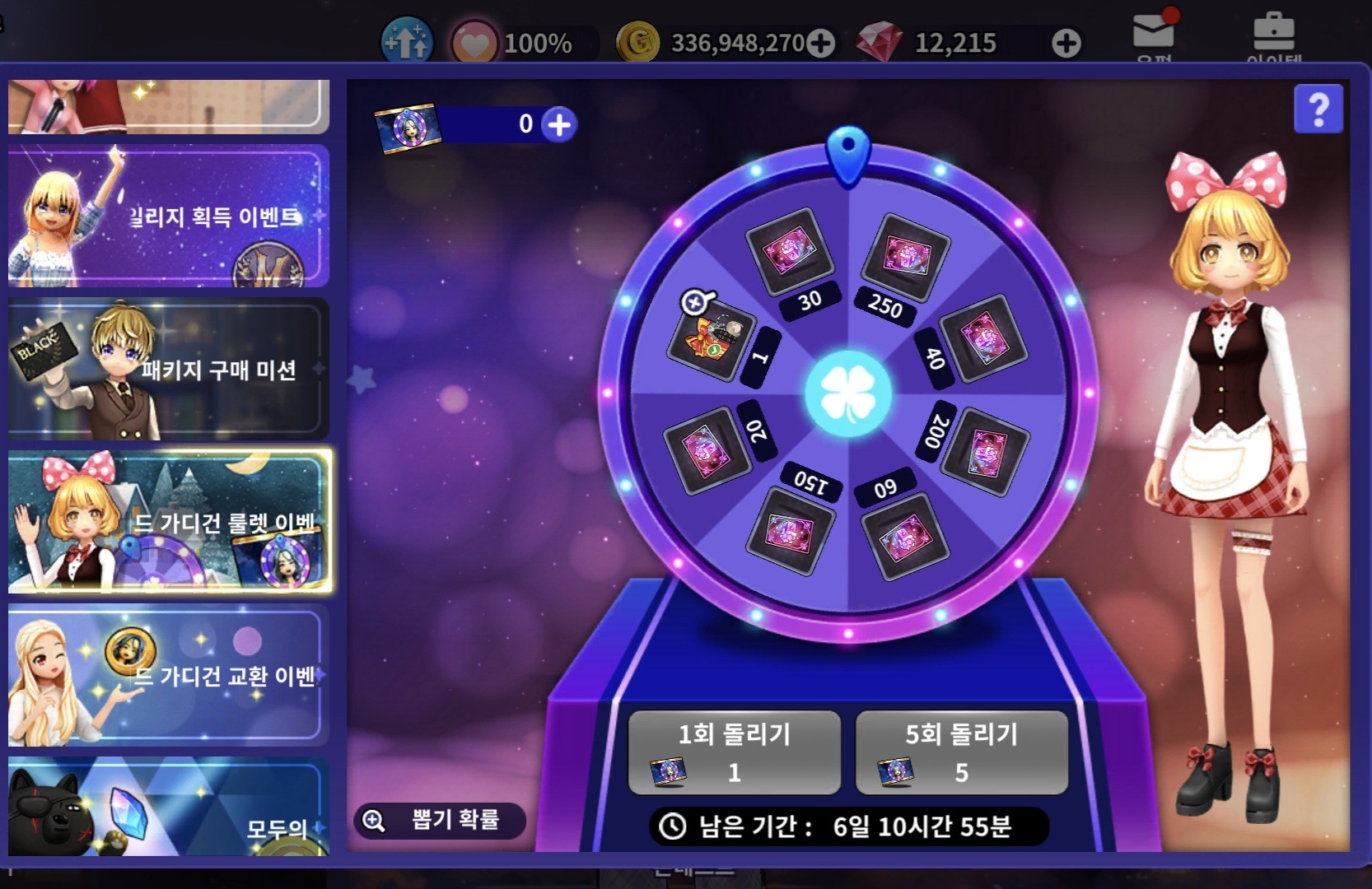Open the 획득 이벤트 banner
The image size is (1372, 889).
pyautogui.click(x=168, y=216)
